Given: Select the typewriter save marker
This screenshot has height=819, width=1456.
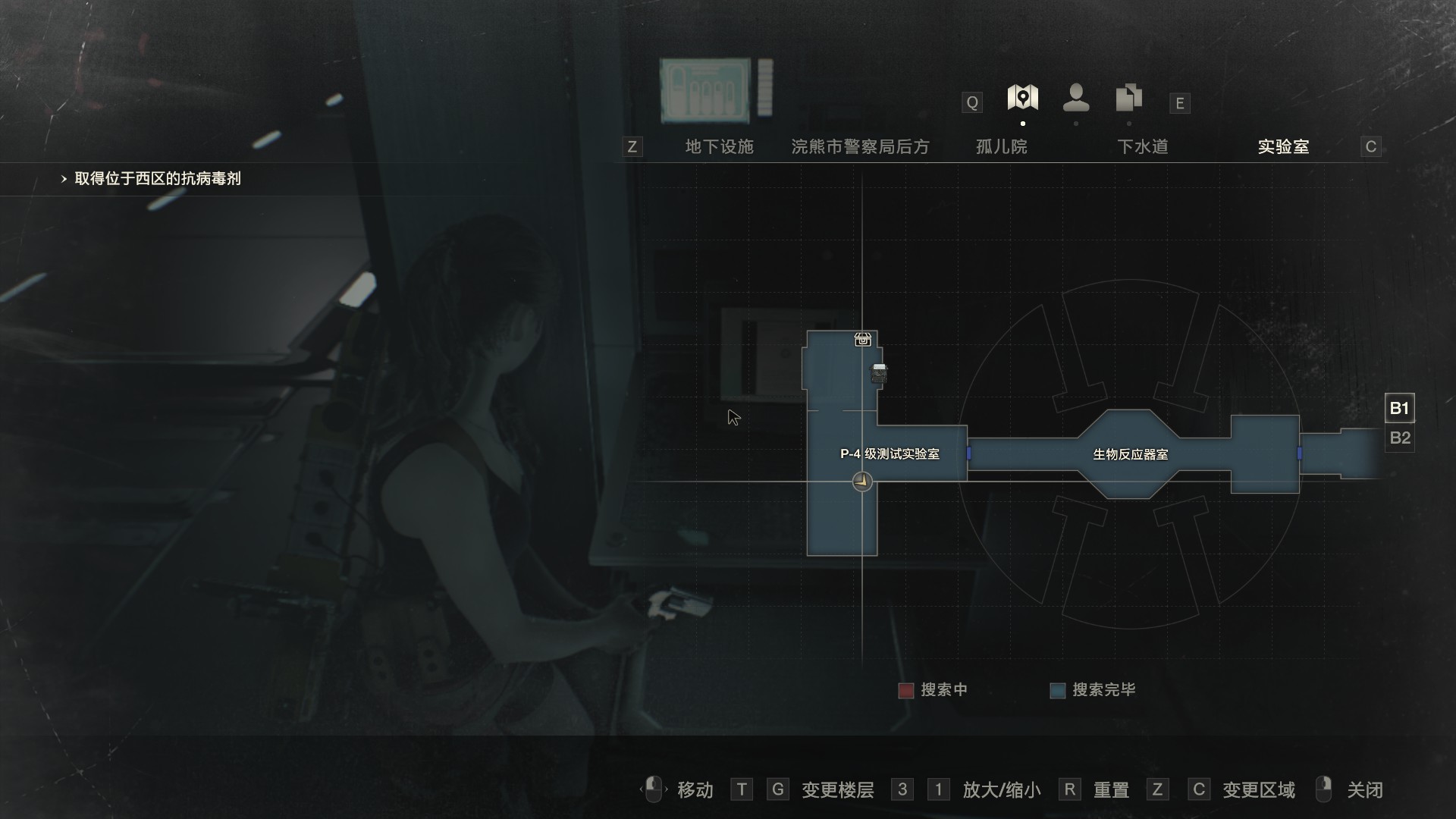Looking at the screenshot, I should 879,373.
